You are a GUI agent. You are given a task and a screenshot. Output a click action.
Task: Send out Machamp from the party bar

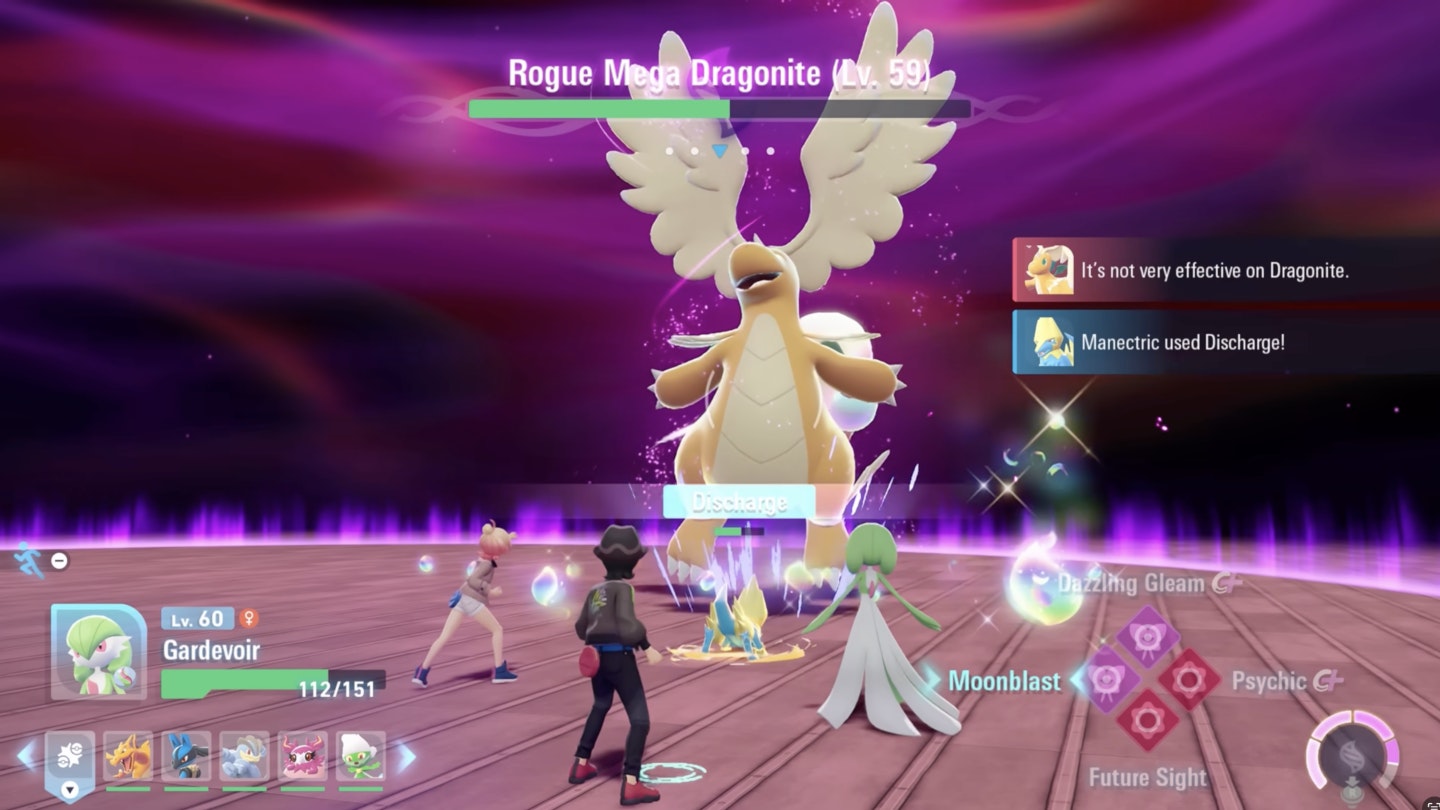click(x=245, y=757)
